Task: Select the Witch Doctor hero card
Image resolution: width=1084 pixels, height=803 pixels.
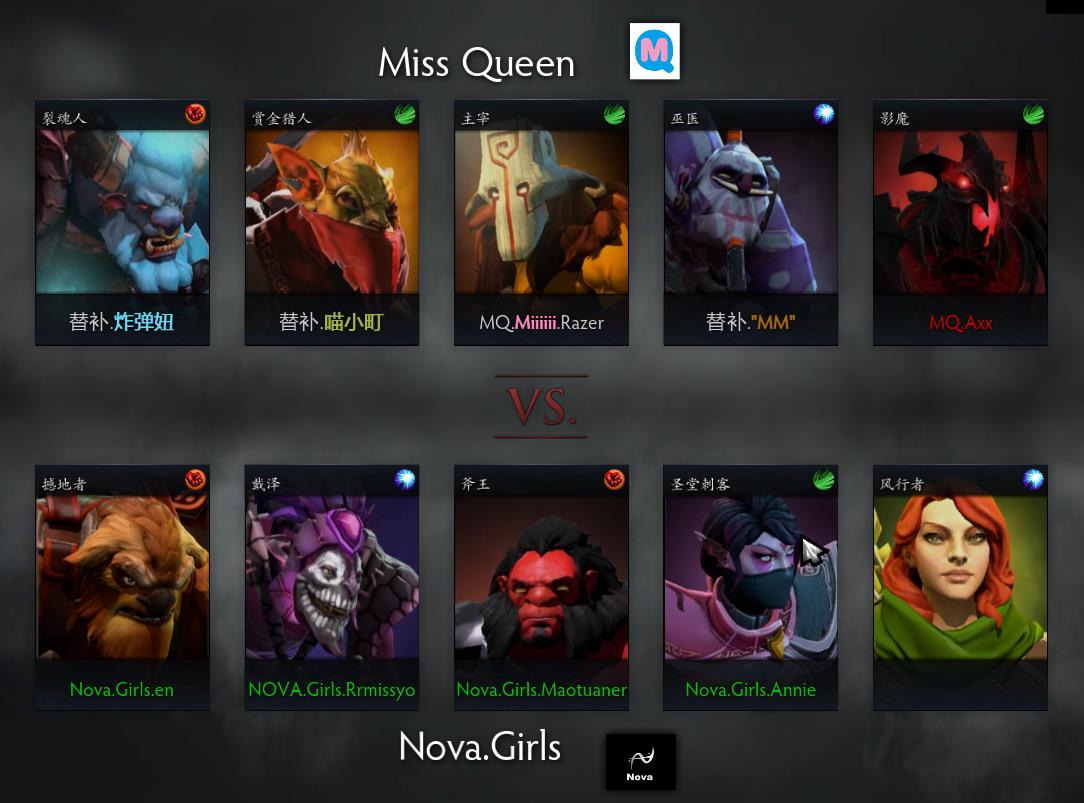Action: tap(751, 222)
